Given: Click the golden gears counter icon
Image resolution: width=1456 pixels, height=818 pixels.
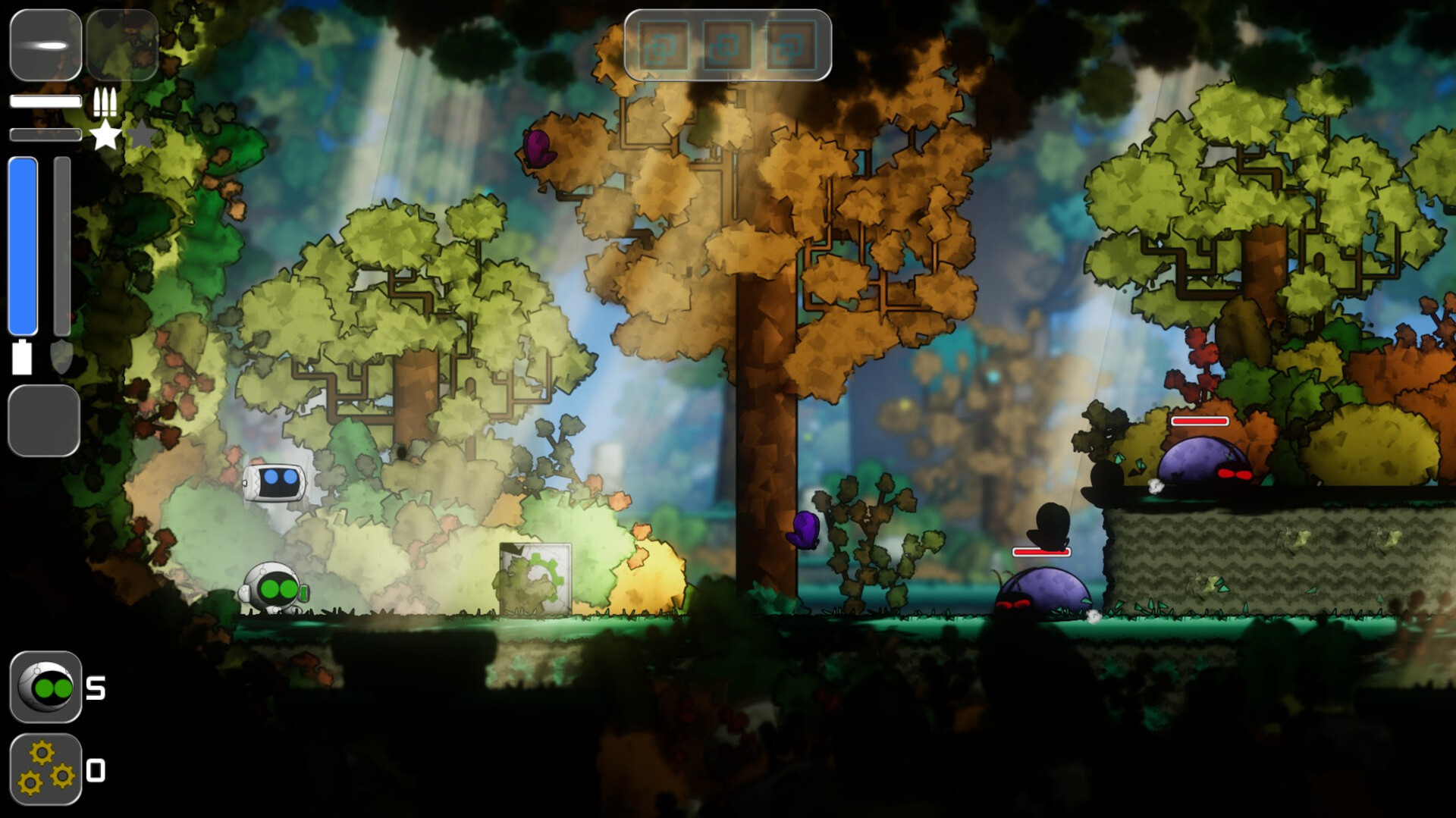Looking at the screenshot, I should tap(45, 769).
